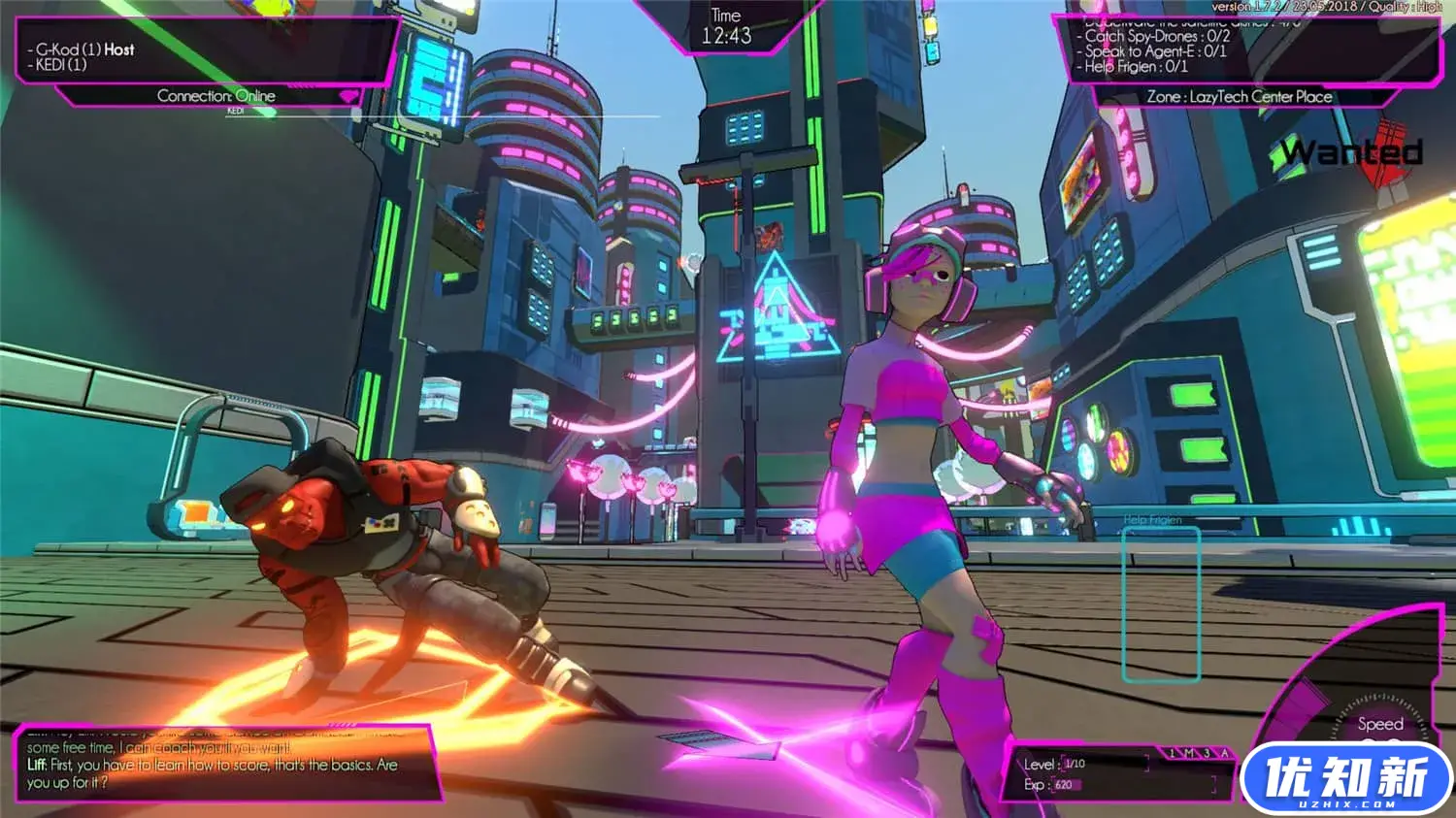Screen dimensions: 1456x818
Task: Select KEDI row in player list
Action: [60, 65]
